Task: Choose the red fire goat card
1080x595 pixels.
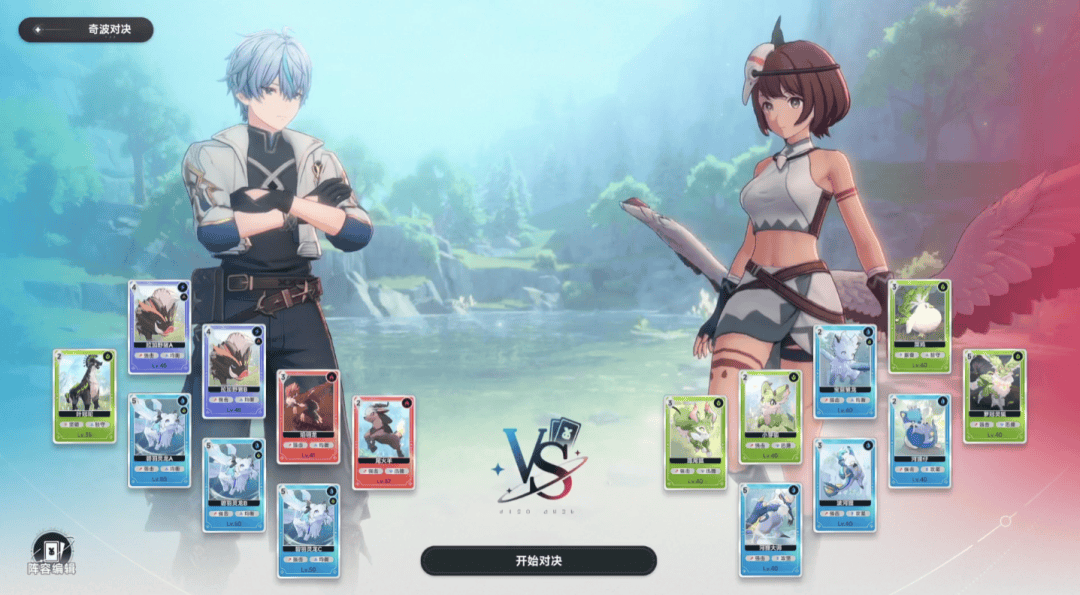Action: (383, 442)
